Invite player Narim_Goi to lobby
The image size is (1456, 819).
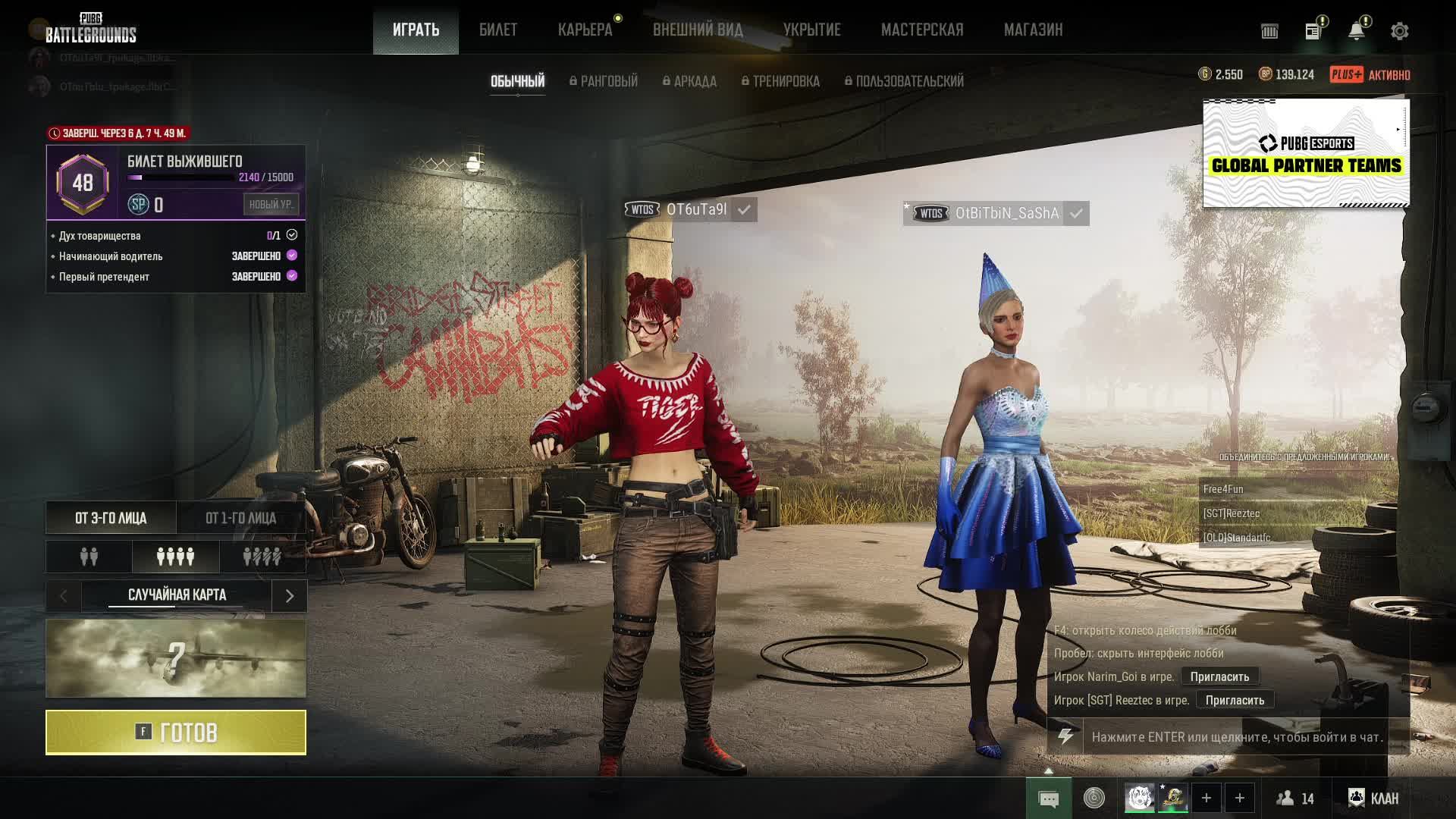click(1219, 676)
